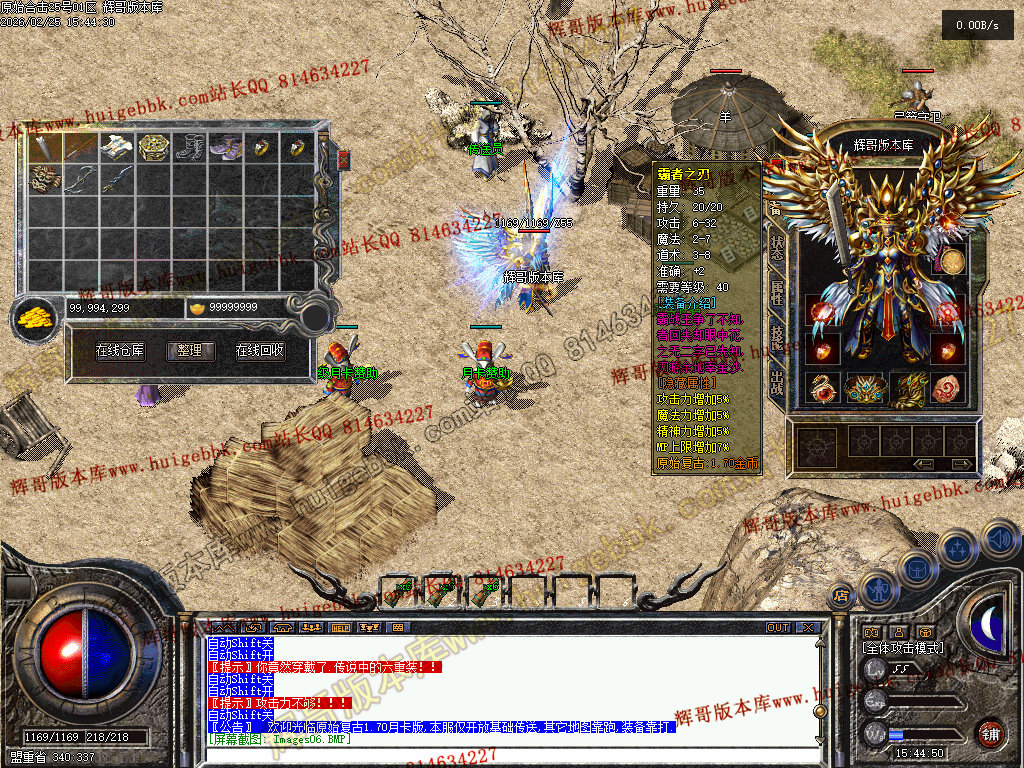Switch to the 属性 attributes tab
This screenshot has height=768, width=1024.
tap(777, 293)
